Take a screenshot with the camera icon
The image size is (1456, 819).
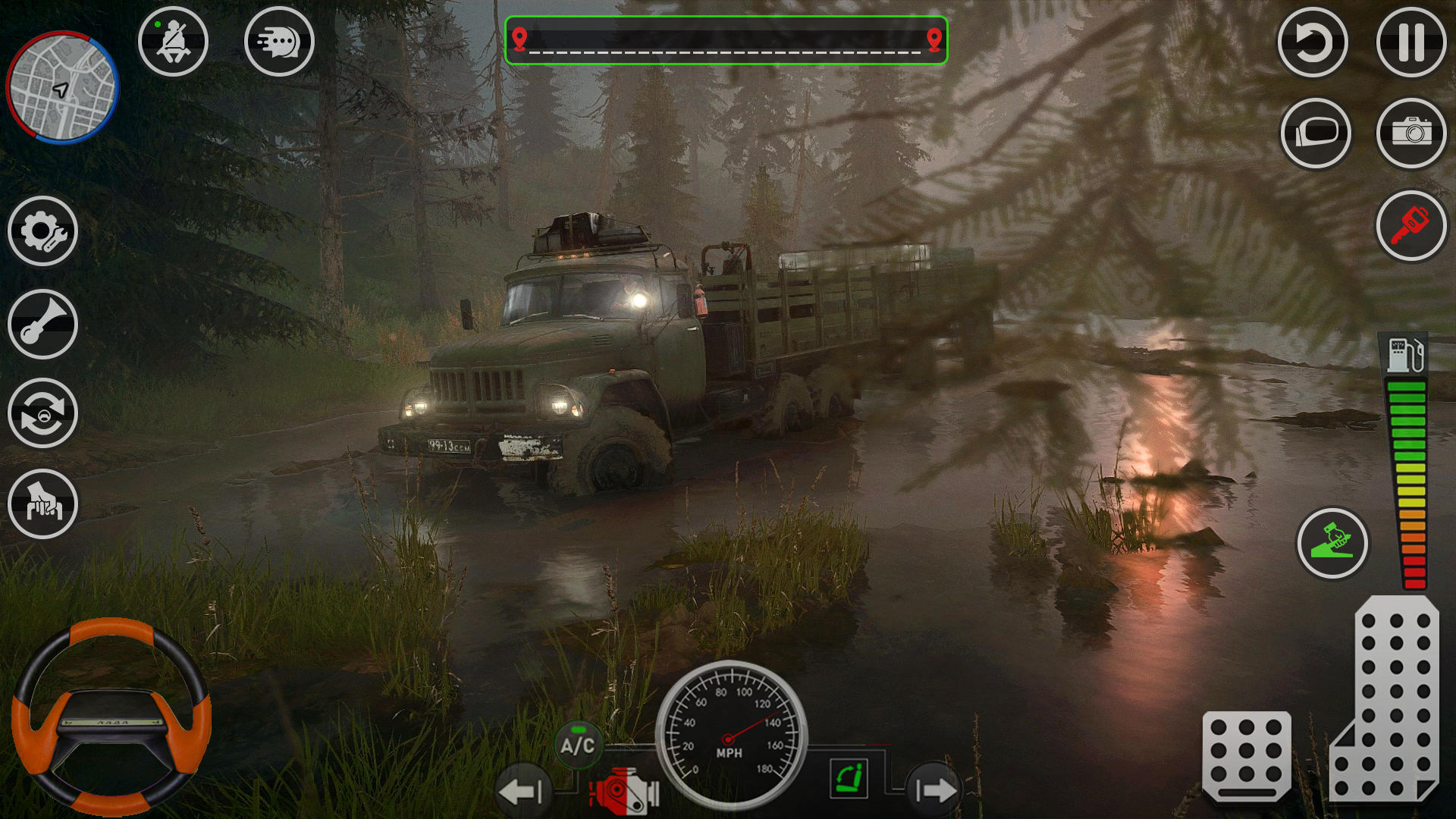point(1411,133)
